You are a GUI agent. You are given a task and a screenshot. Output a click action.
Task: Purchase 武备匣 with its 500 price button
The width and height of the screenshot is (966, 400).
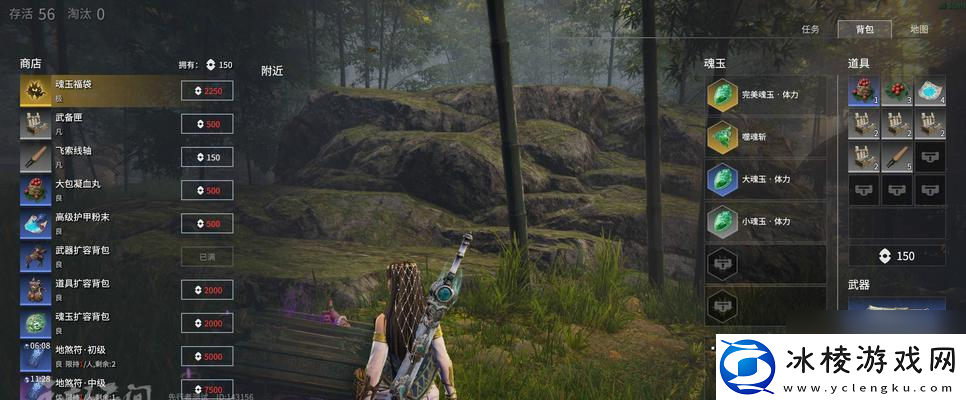207,124
